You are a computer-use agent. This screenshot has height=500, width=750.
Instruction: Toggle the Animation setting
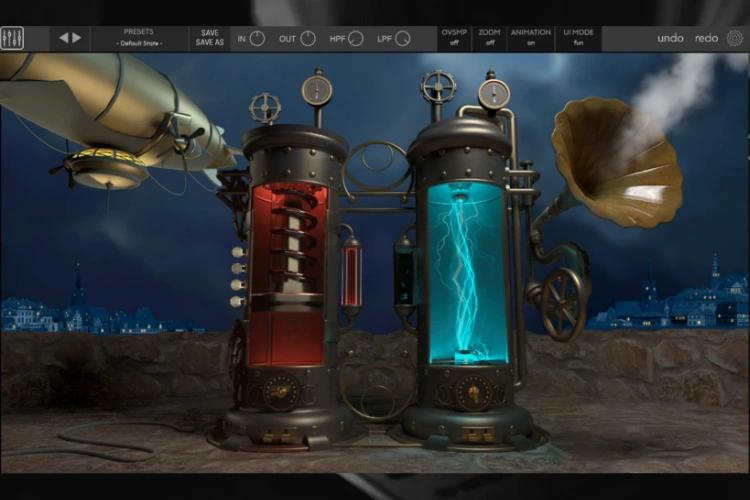point(530,38)
